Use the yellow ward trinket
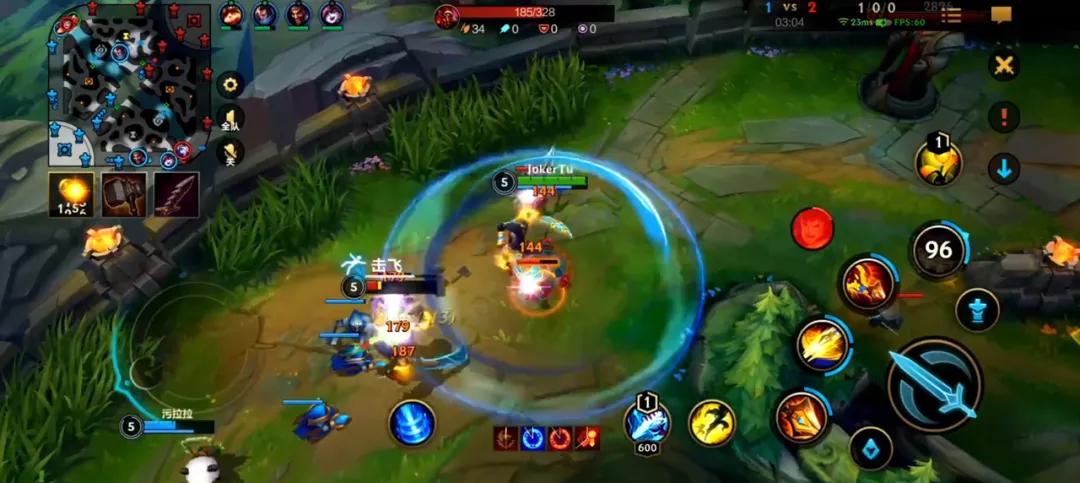This screenshot has width=1080, height=483. coord(938,163)
